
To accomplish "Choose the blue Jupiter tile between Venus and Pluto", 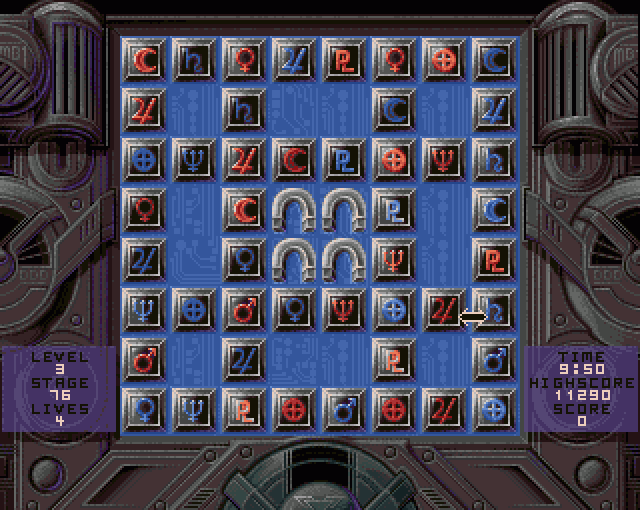I will [294, 61].
